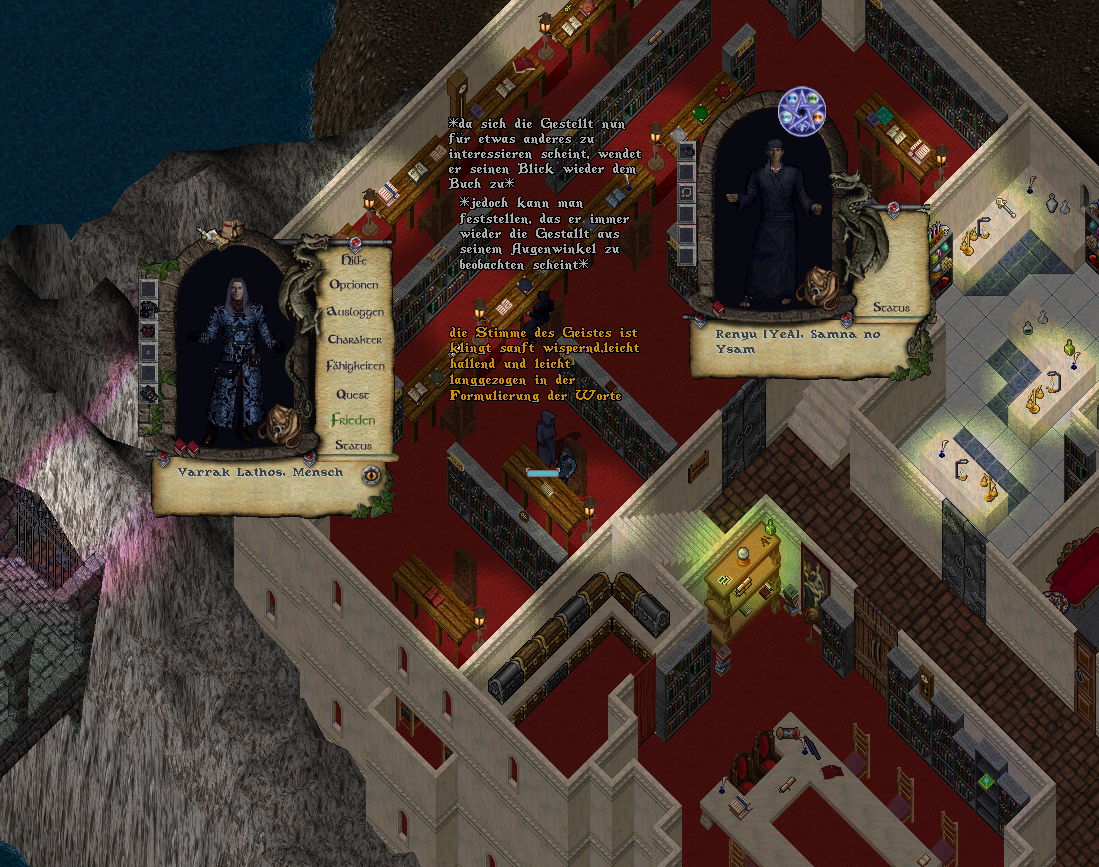Click the golden eye icon beside Varrak's name
Screen dimensions: 1099x867
pos(372,475)
